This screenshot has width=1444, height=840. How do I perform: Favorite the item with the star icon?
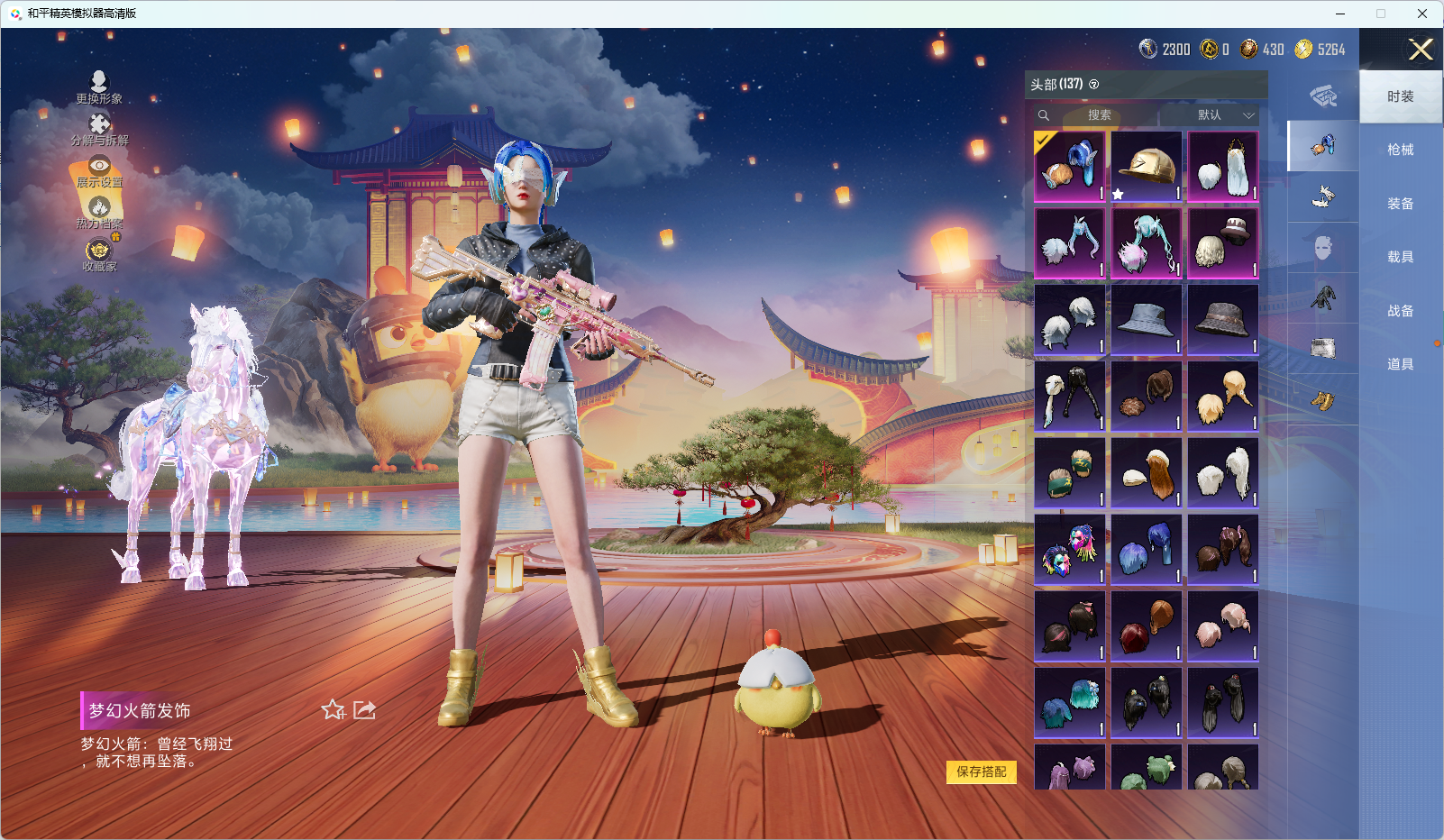click(333, 710)
